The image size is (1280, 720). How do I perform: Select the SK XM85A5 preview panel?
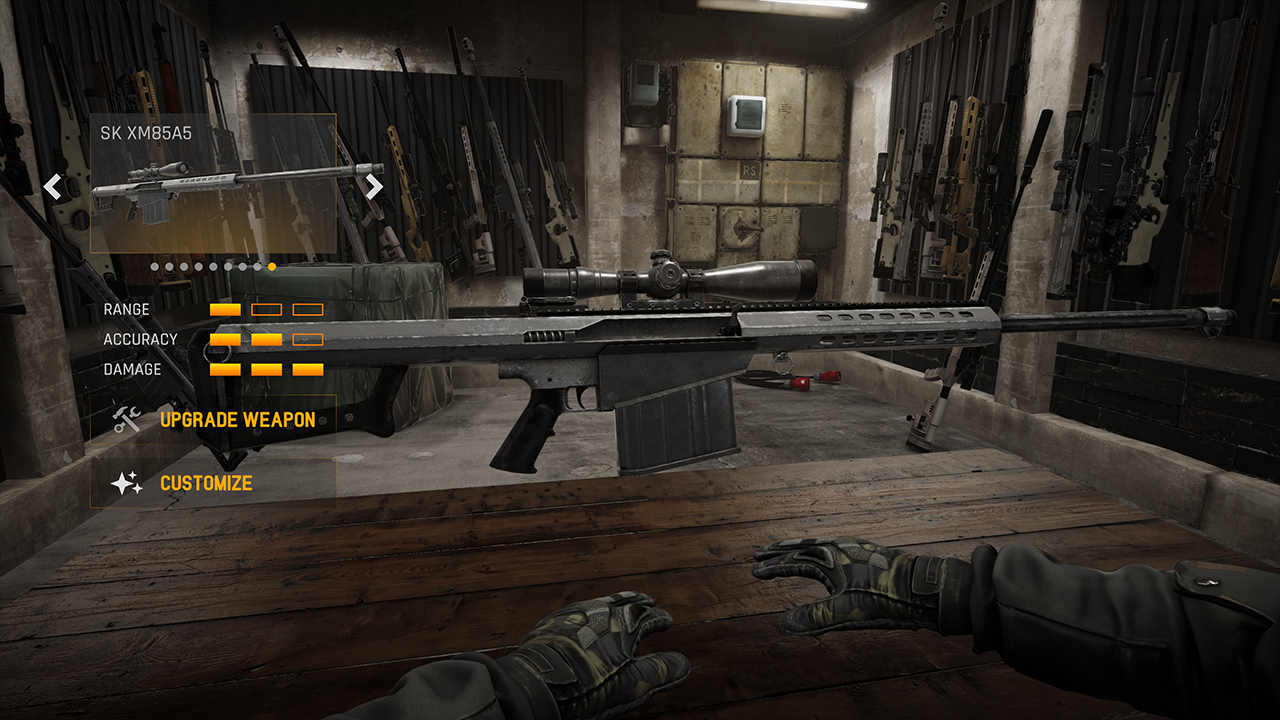(x=212, y=182)
